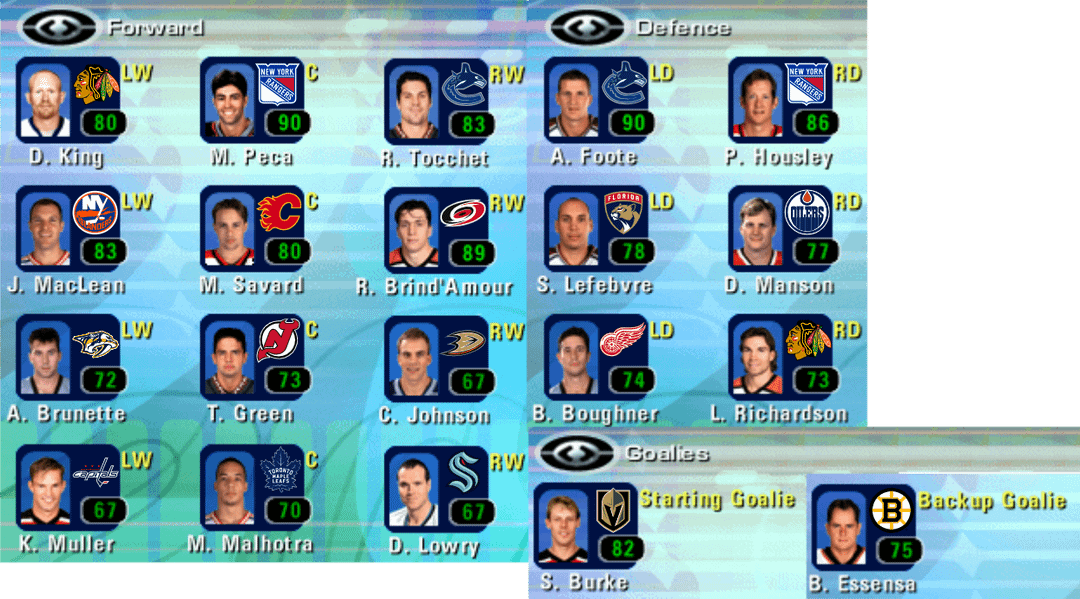Select left wing D. King's player card
Screen dimensions: 1080x599
coord(68,101)
